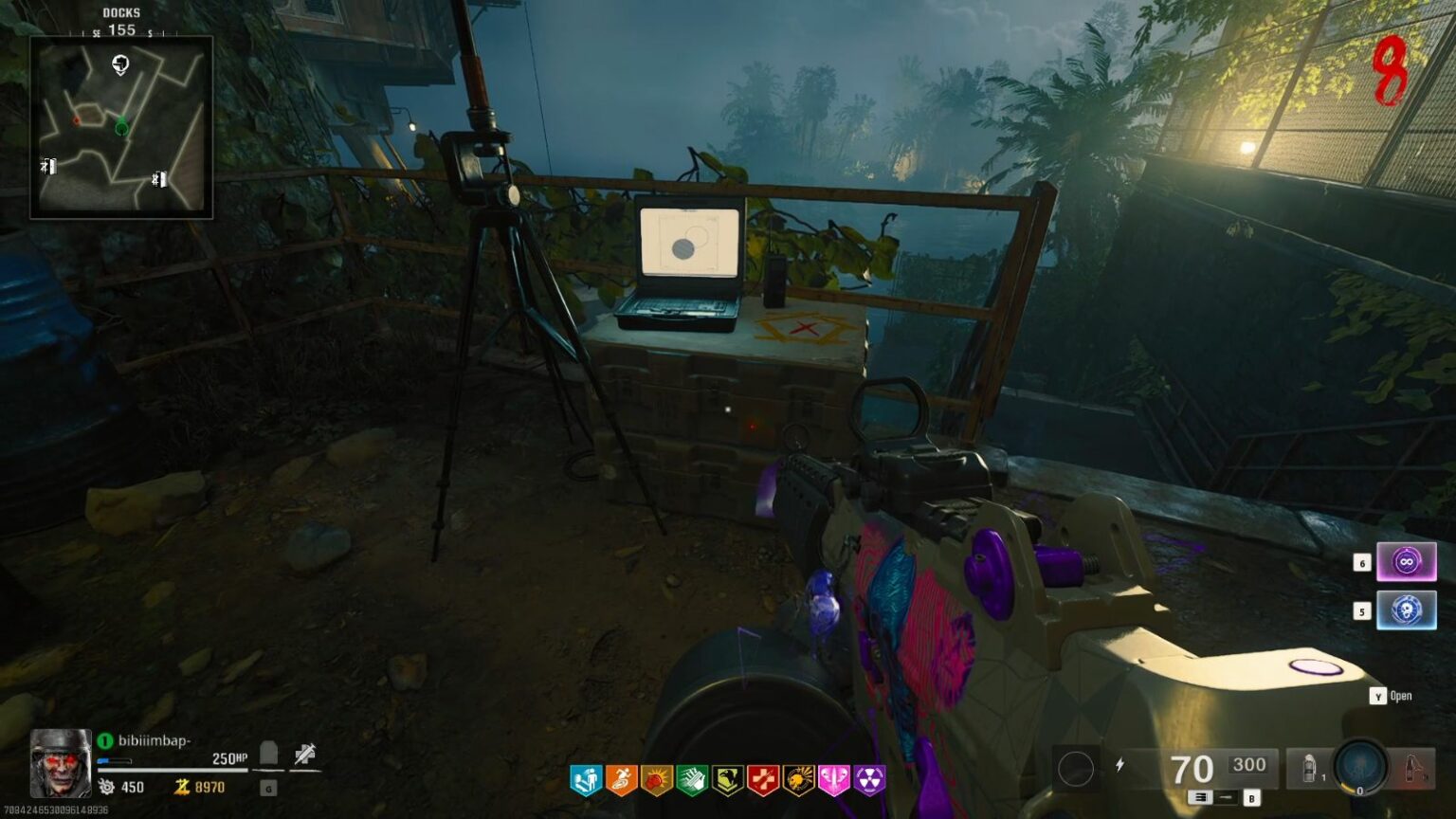This screenshot has height=819, width=1456.
Task: Click the blue skull equipment icon in slot 5
Action: pyautogui.click(x=1406, y=611)
